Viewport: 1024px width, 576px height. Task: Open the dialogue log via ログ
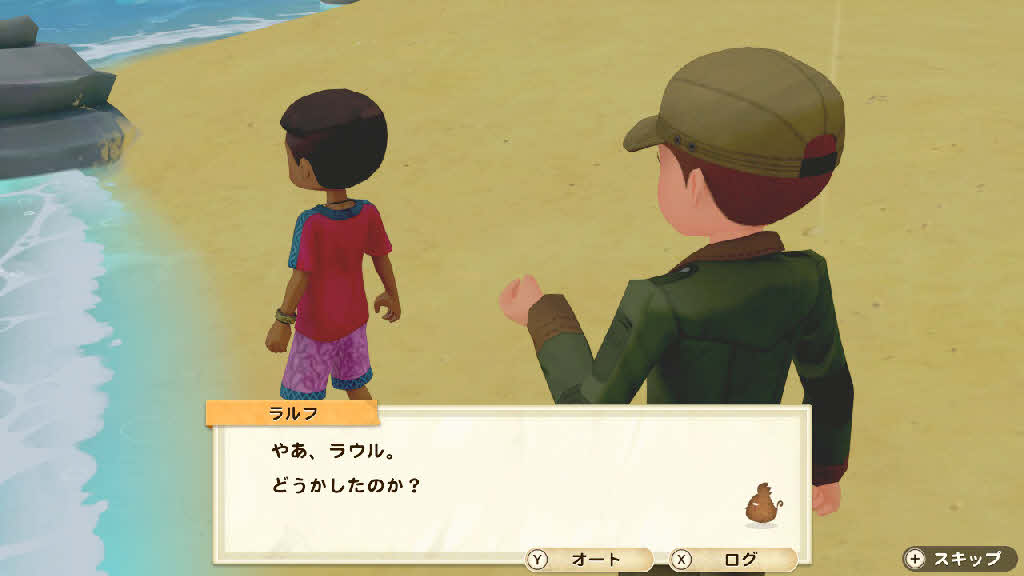click(x=732, y=560)
